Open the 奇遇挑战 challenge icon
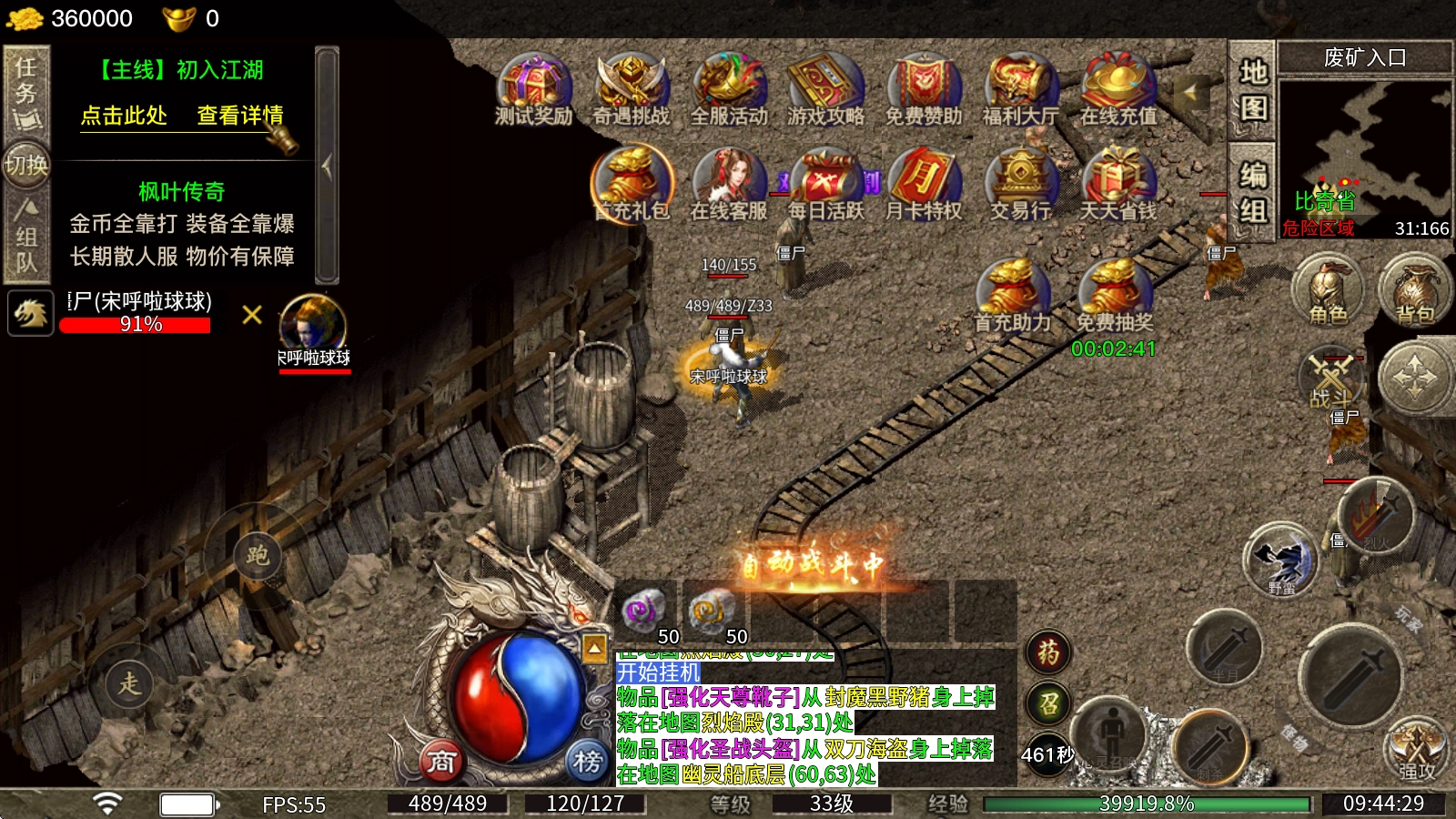This screenshot has height=819, width=1456. [631, 89]
